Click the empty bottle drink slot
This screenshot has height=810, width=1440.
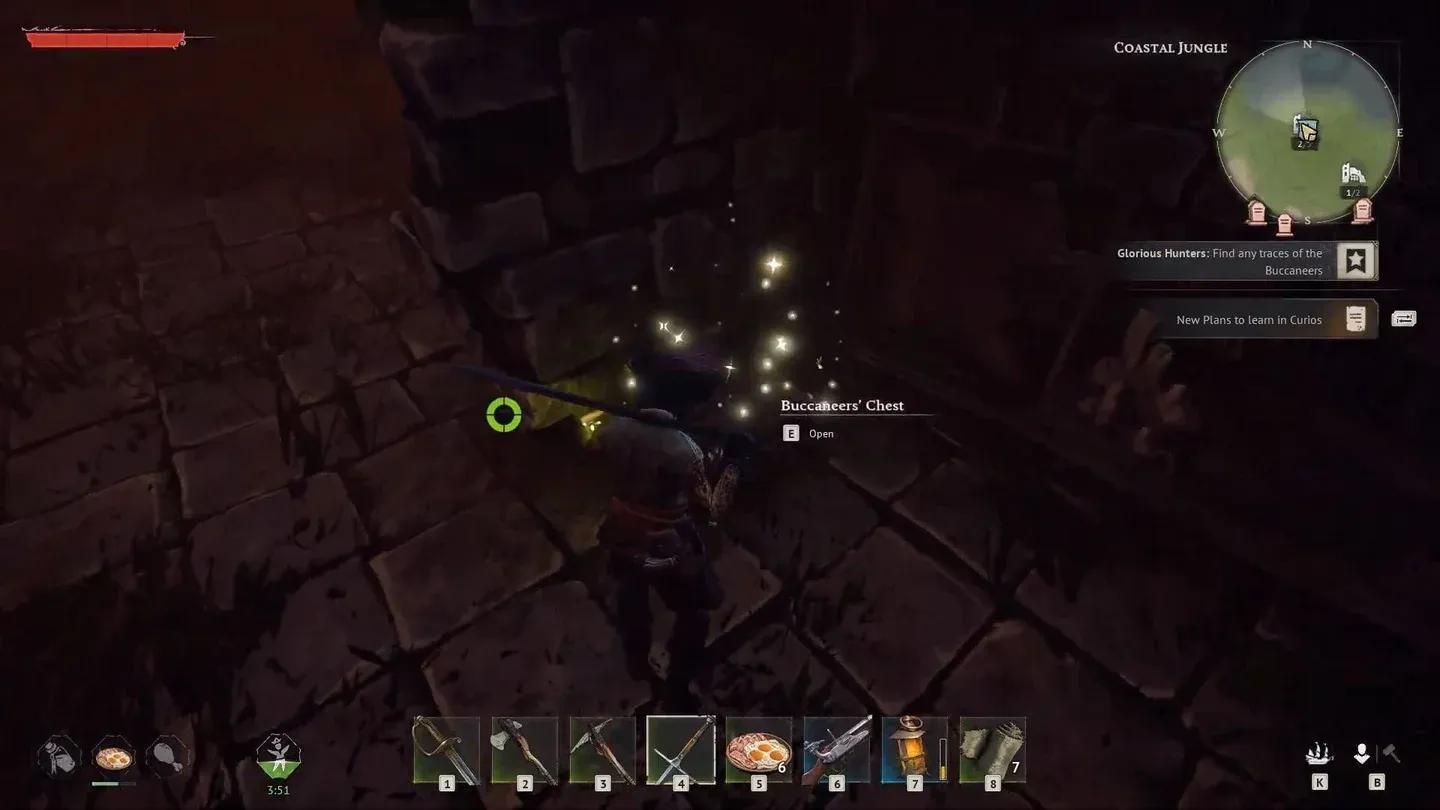coord(59,757)
